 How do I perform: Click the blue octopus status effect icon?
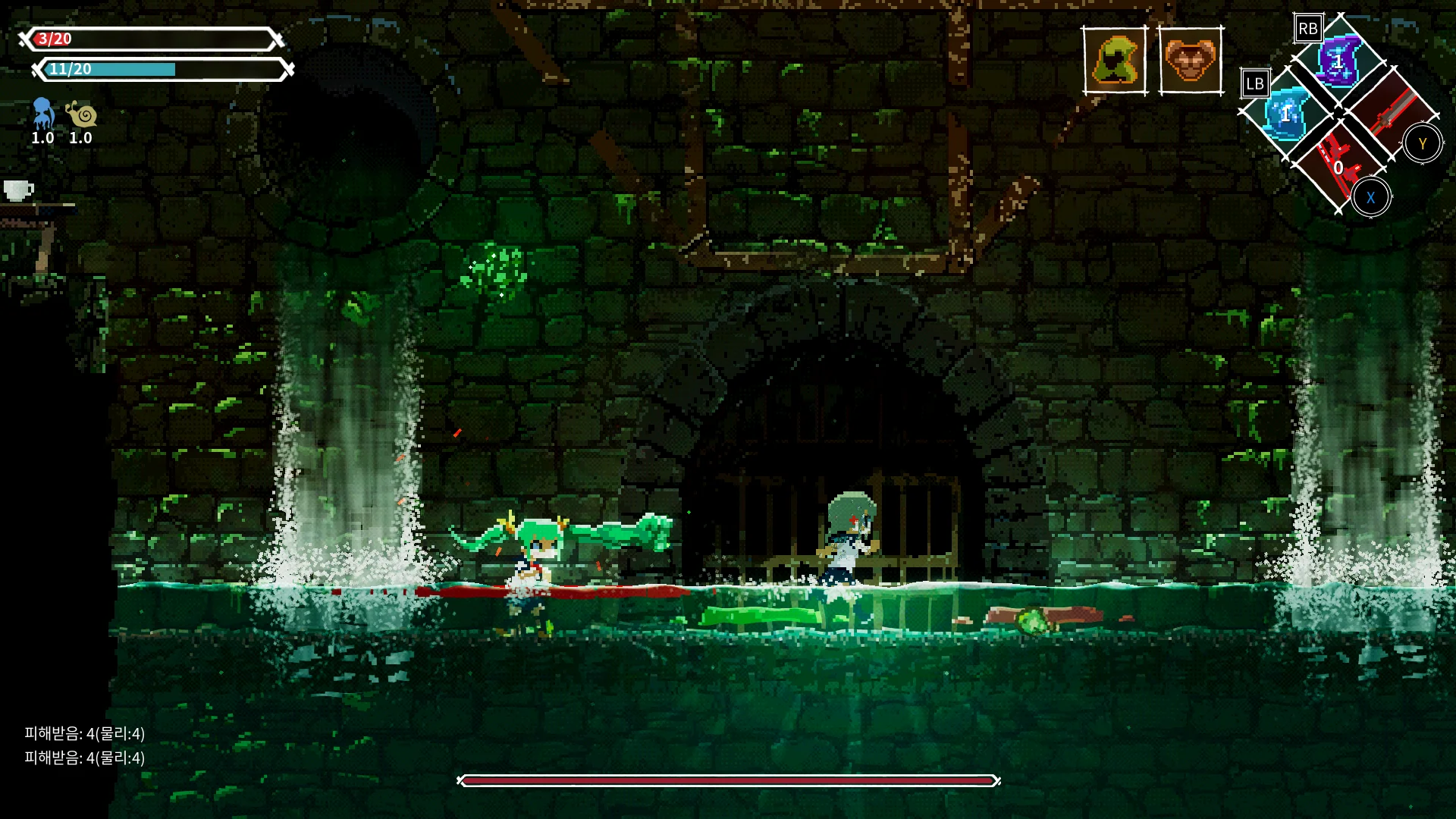coord(43,112)
